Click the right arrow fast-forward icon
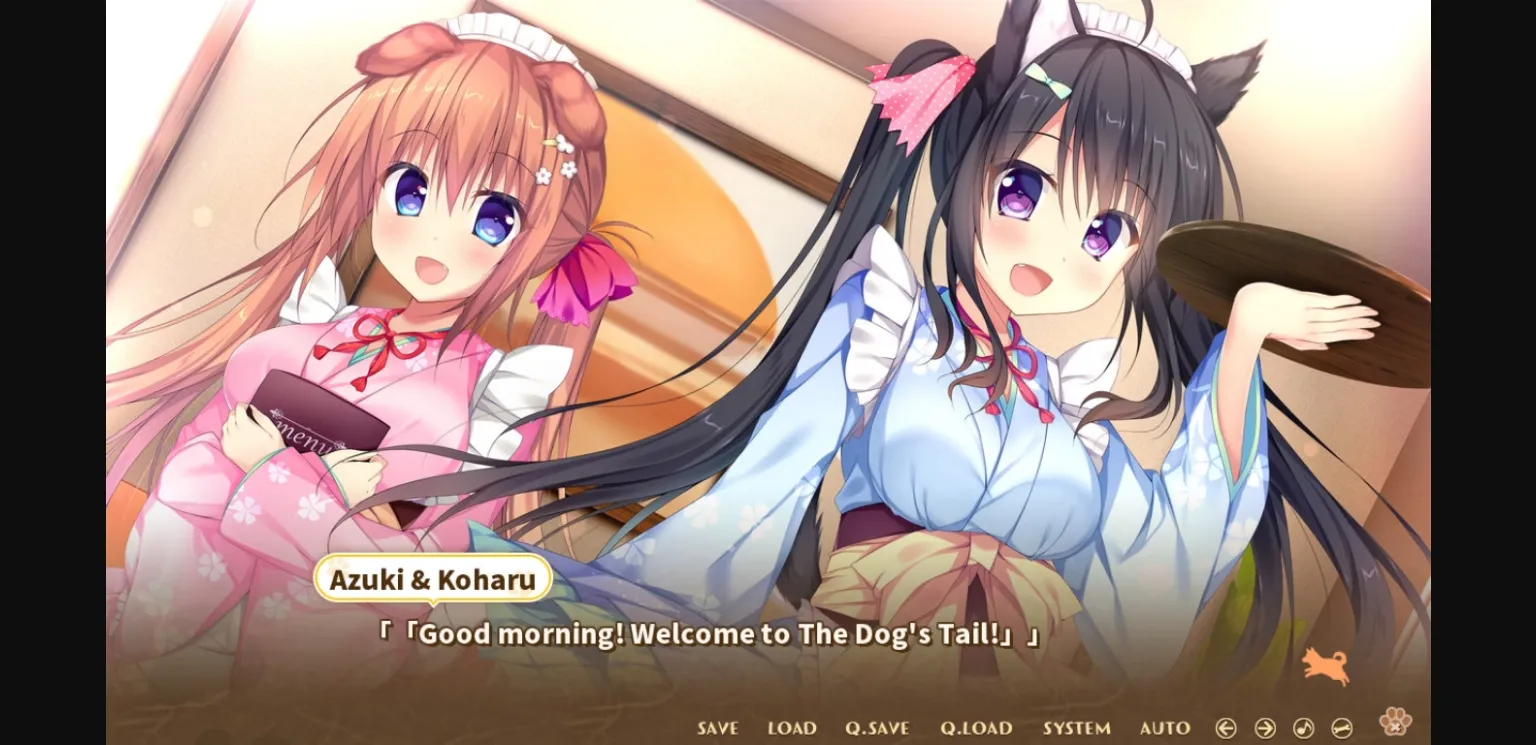 click(1264, 728)
